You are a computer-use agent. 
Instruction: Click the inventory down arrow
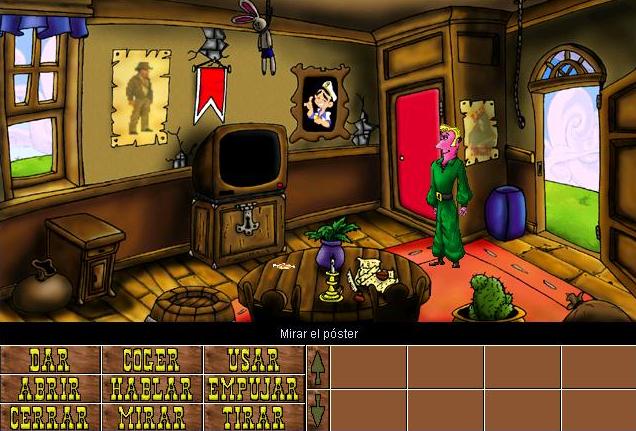[318, 410]
